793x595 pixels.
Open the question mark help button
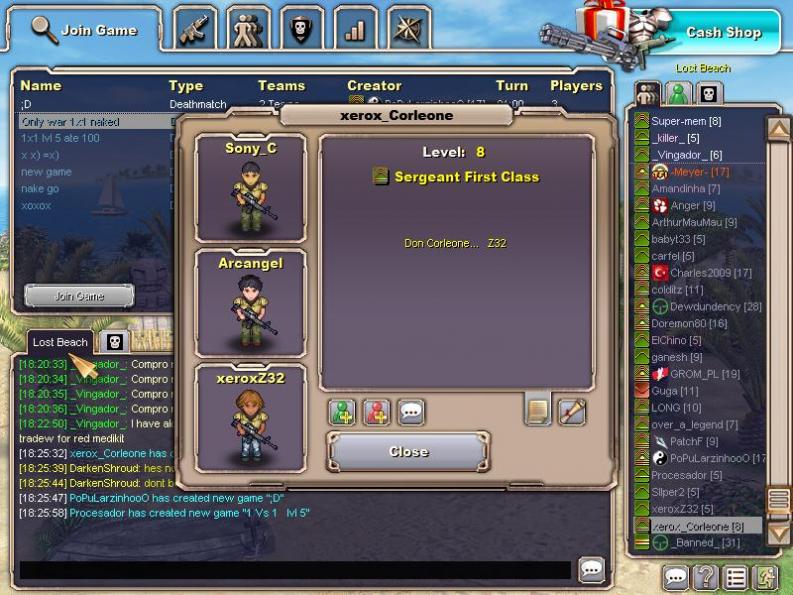coord(705,577)
